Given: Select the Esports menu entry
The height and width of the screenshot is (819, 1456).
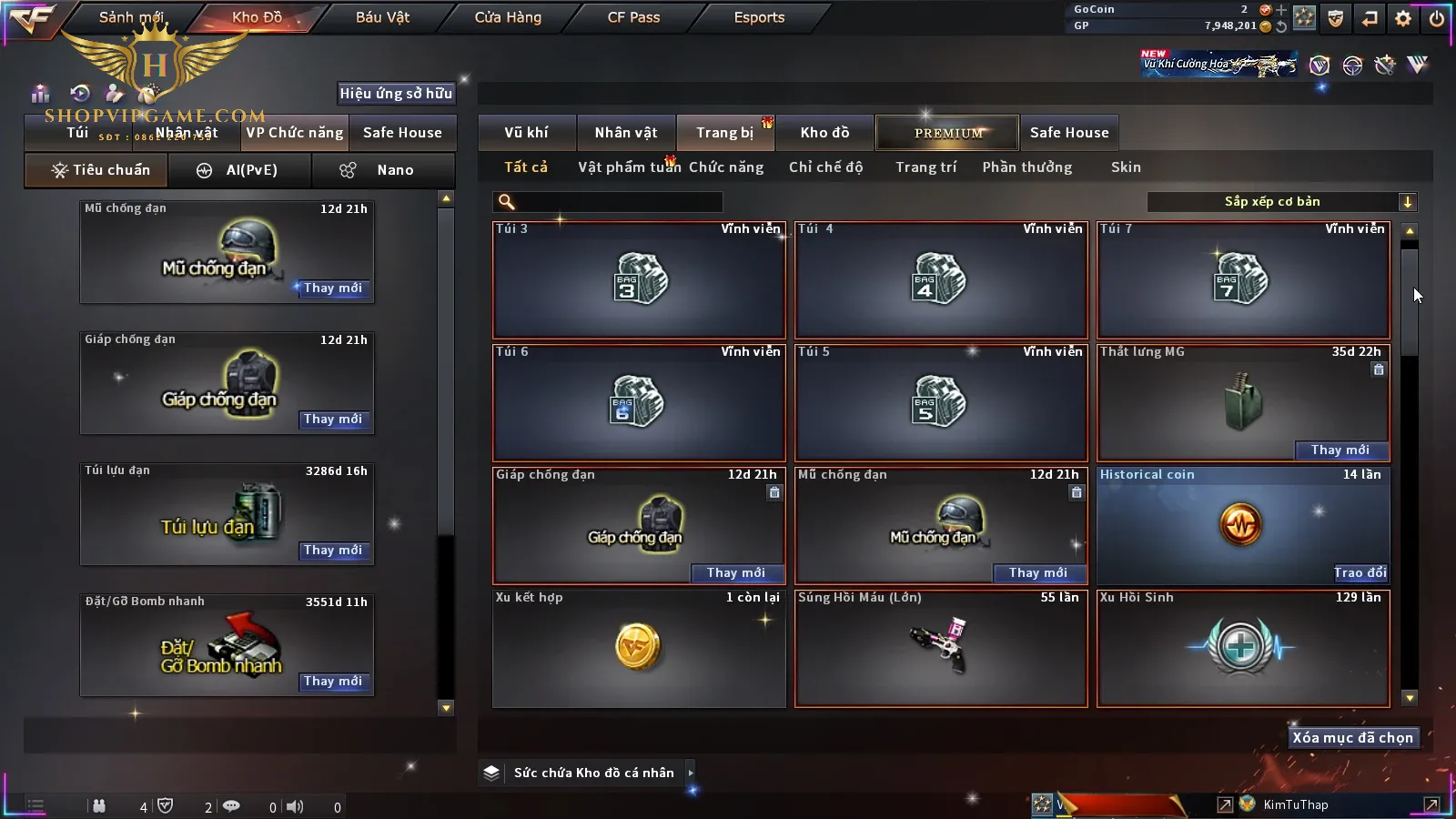Looking at the screenshot, I should pos(759,17).
